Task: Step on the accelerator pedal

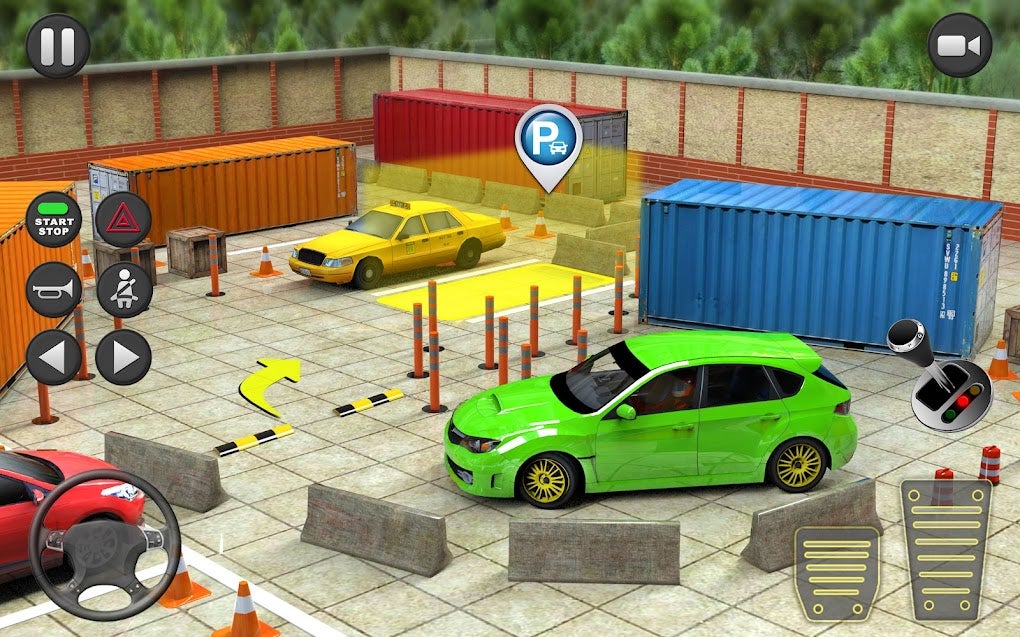Action: click(945, 550)
